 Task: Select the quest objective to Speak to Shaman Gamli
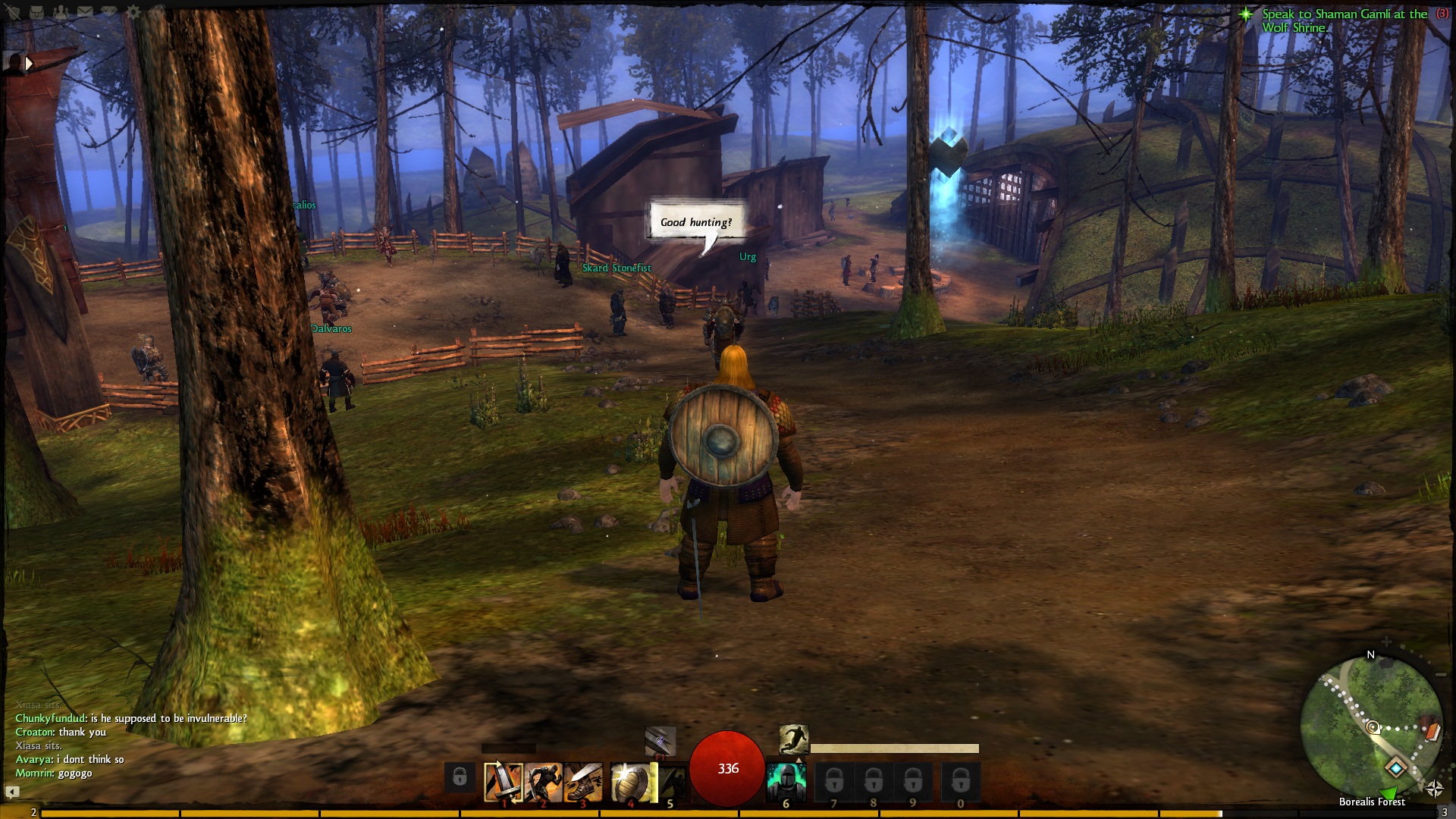(1344, 20)
